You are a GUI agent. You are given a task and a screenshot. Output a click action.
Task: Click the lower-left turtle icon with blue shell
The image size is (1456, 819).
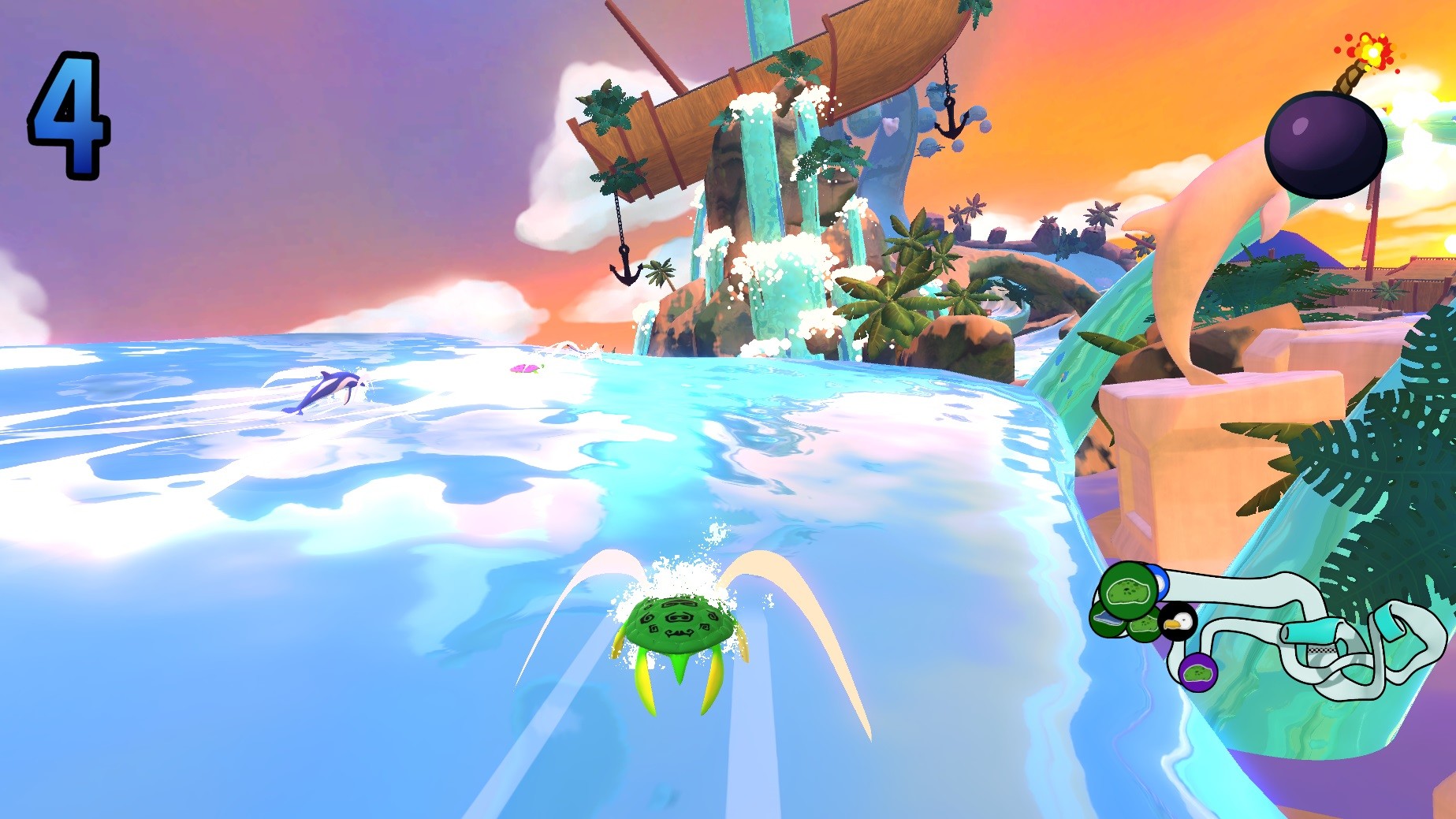click(x=1107, y=621)
